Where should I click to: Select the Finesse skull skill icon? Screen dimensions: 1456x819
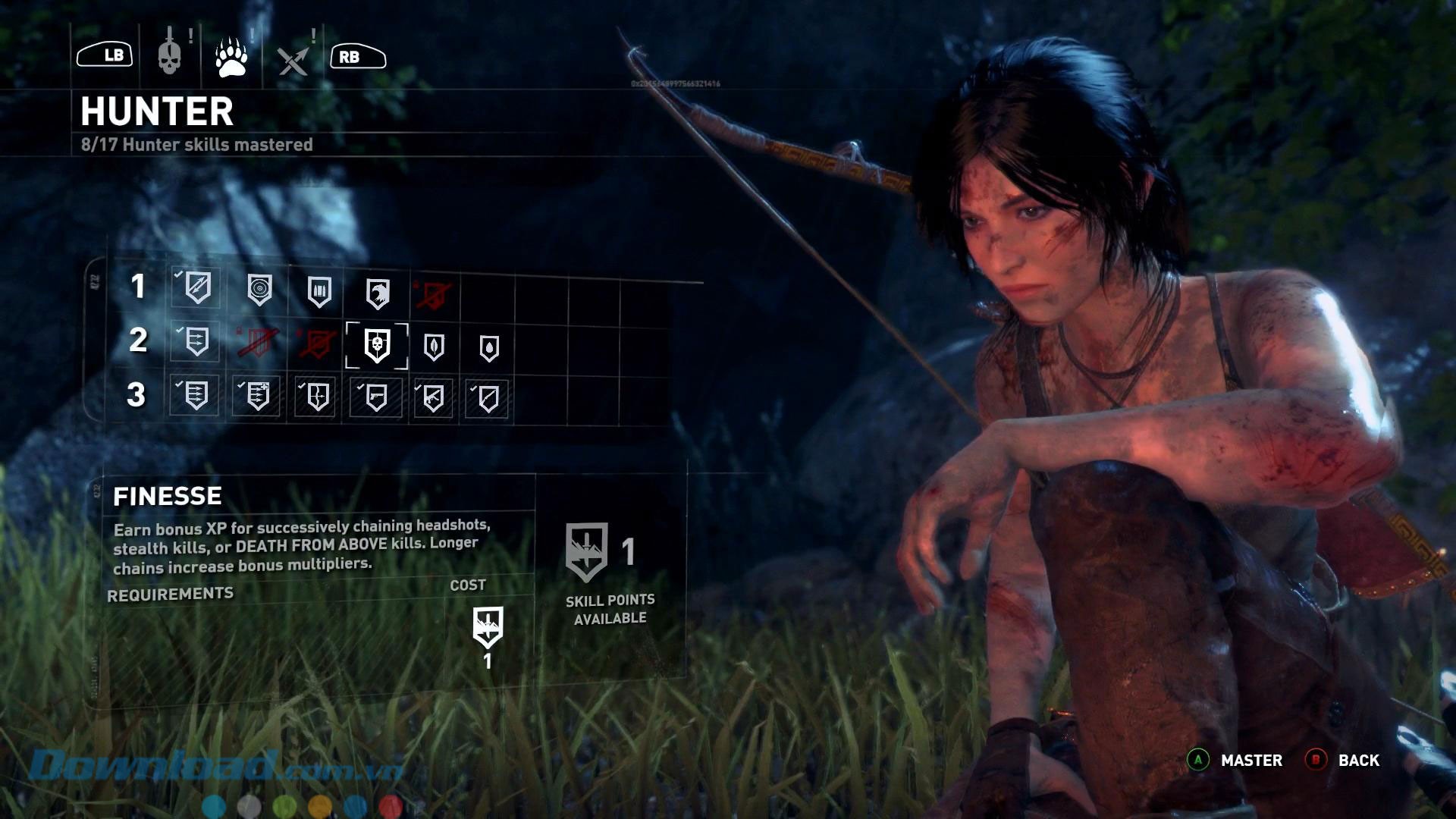pyautogui.click(x=377, y=346)
